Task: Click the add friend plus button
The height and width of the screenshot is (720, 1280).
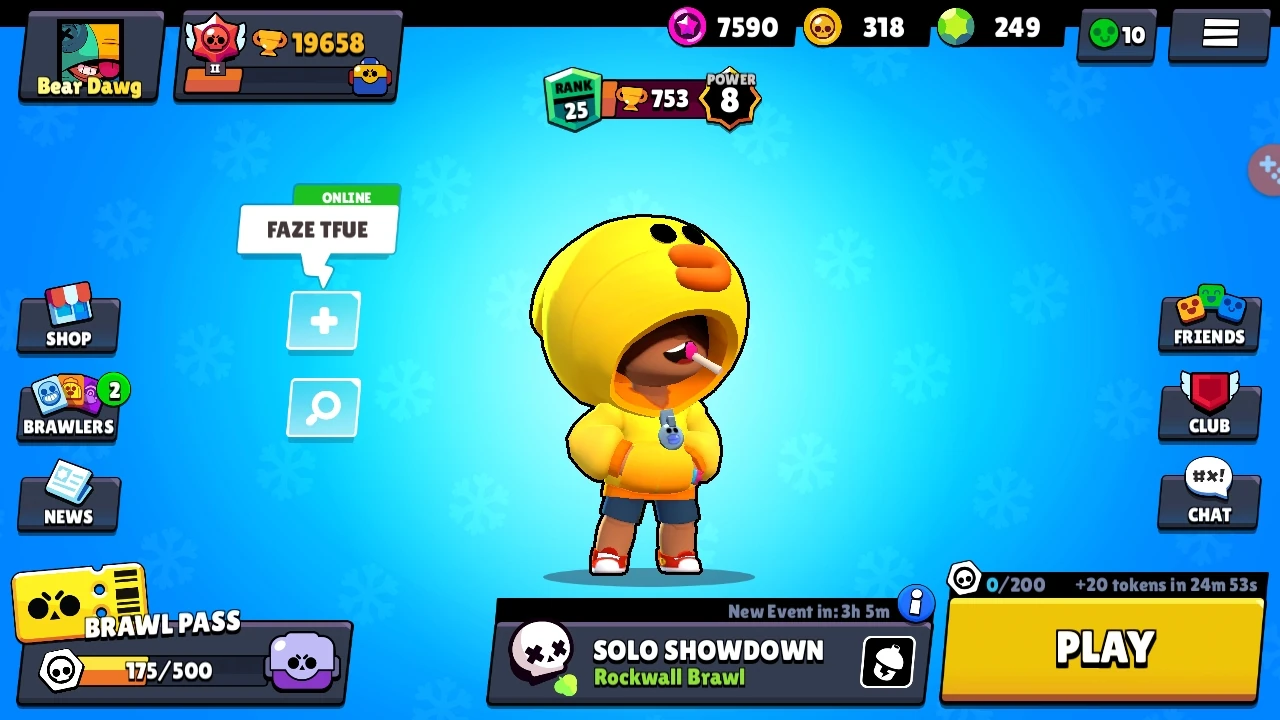Action: point(322,320)
